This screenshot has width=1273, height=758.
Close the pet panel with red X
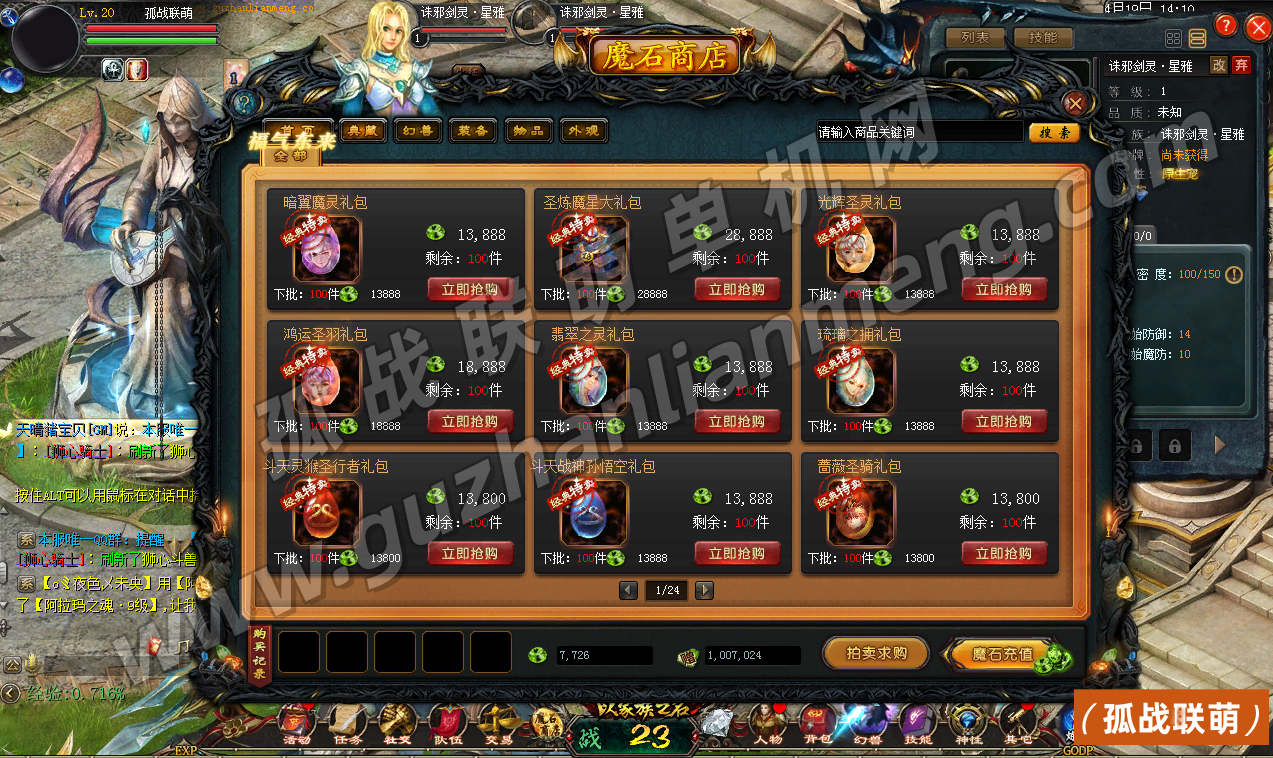coord(1258,27)
